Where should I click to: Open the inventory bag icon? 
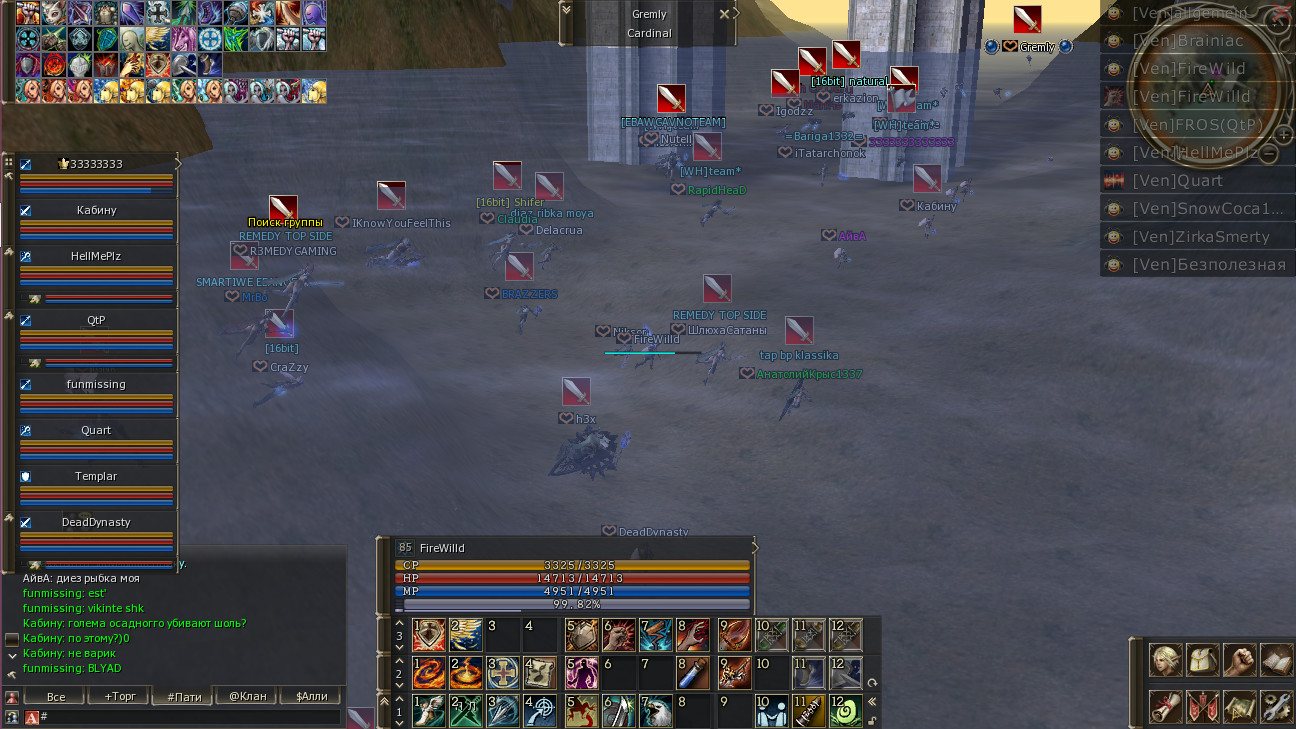click(1203, 660)
